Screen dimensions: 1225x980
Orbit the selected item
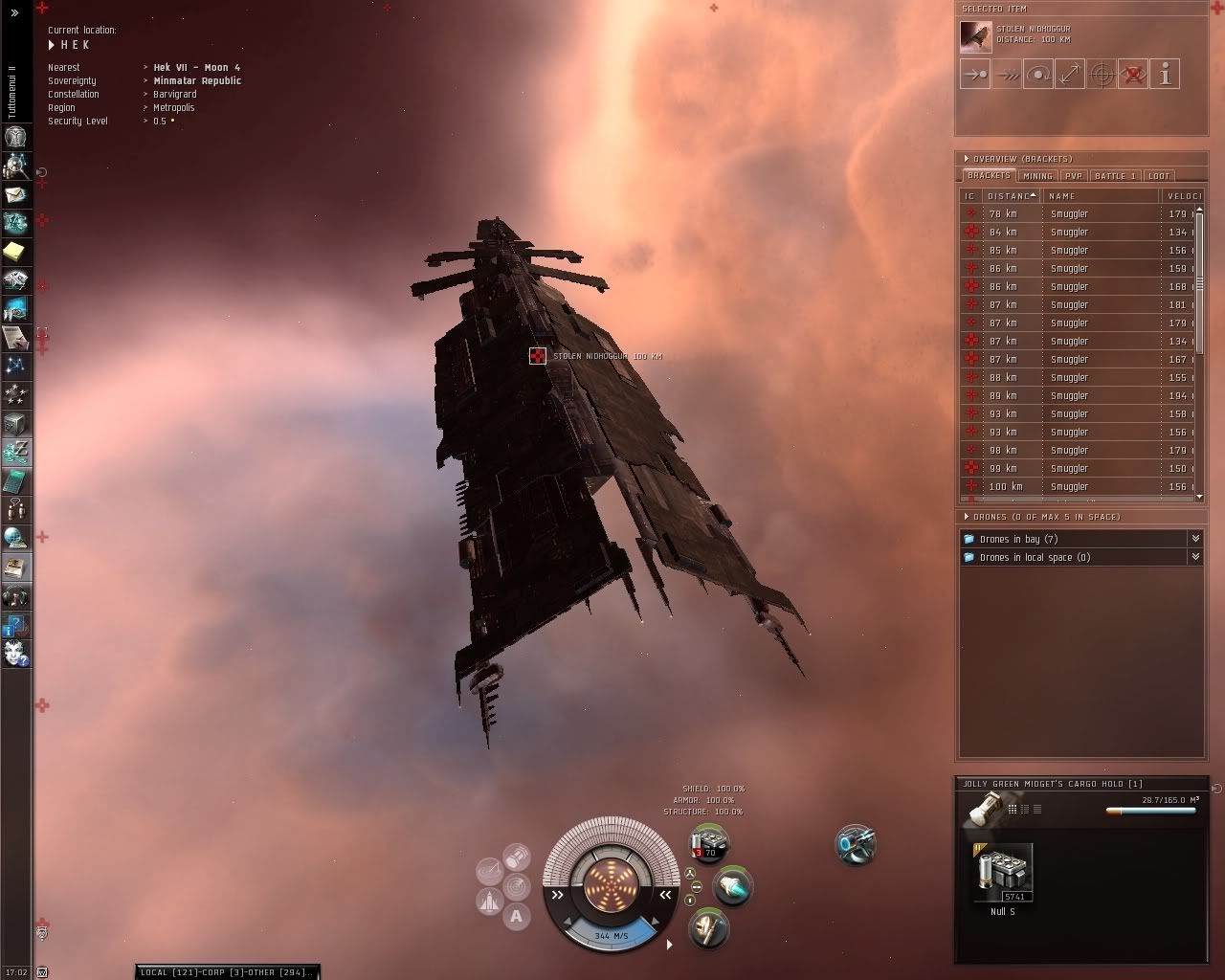(1038, 74)
